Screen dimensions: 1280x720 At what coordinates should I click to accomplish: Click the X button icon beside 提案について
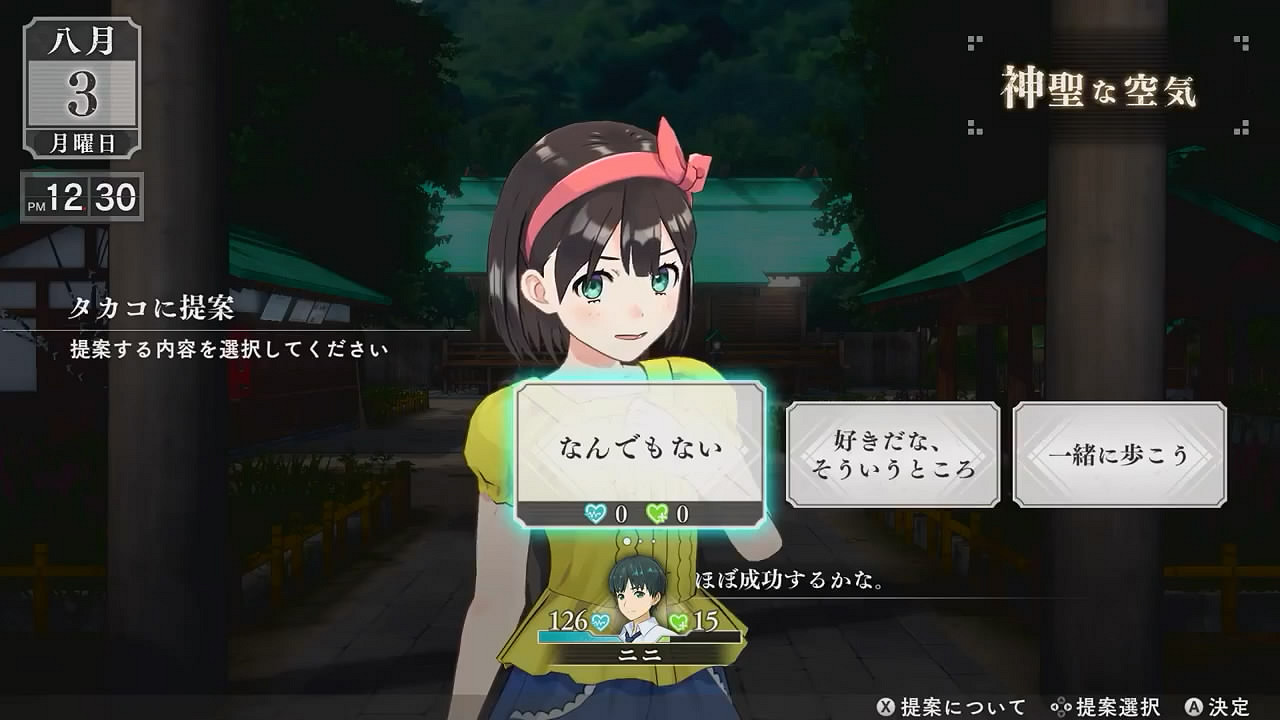pyautogui.click(x=886, y=705)
